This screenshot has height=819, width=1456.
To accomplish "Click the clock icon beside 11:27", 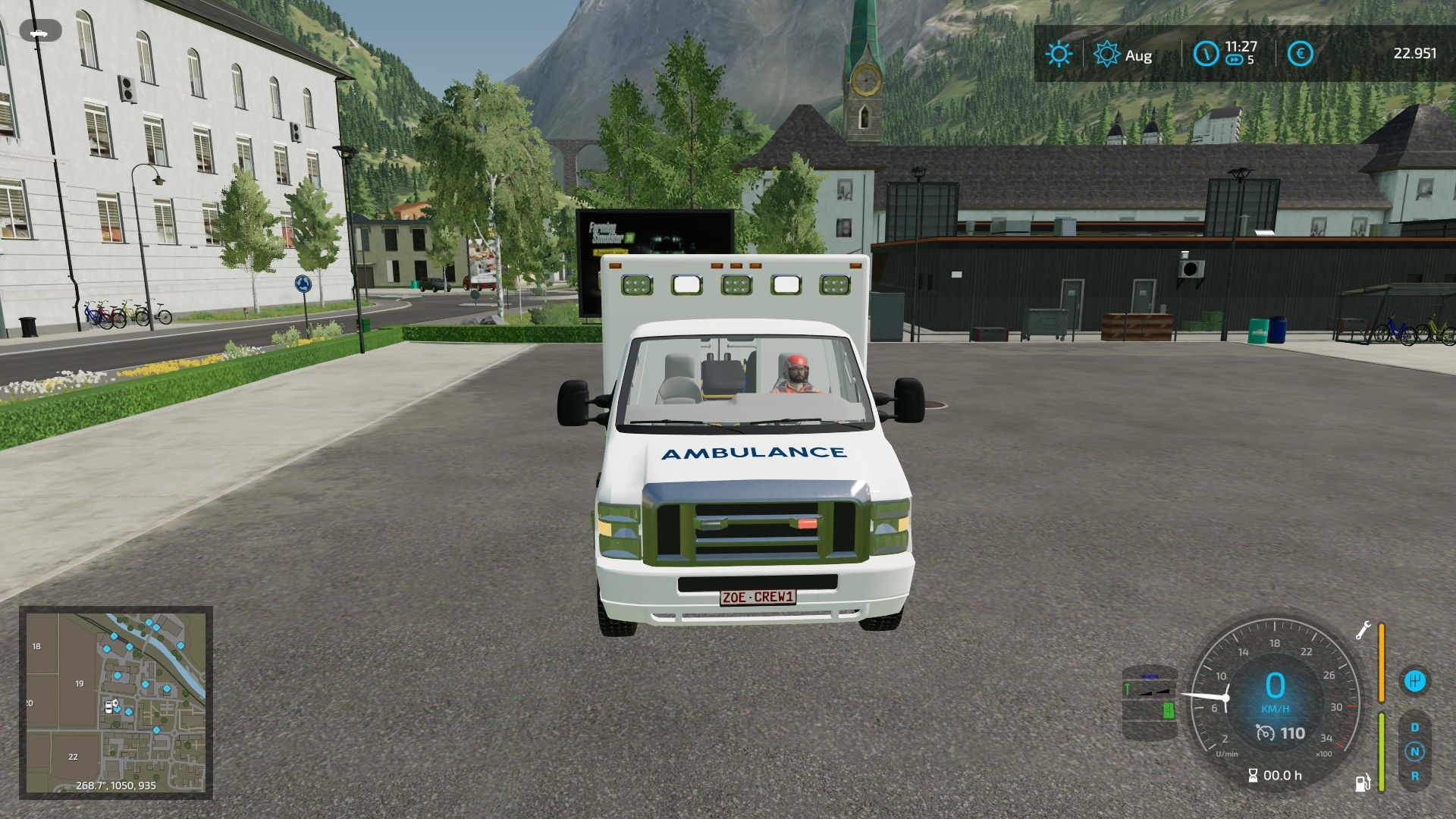I will coord(1206,54).
